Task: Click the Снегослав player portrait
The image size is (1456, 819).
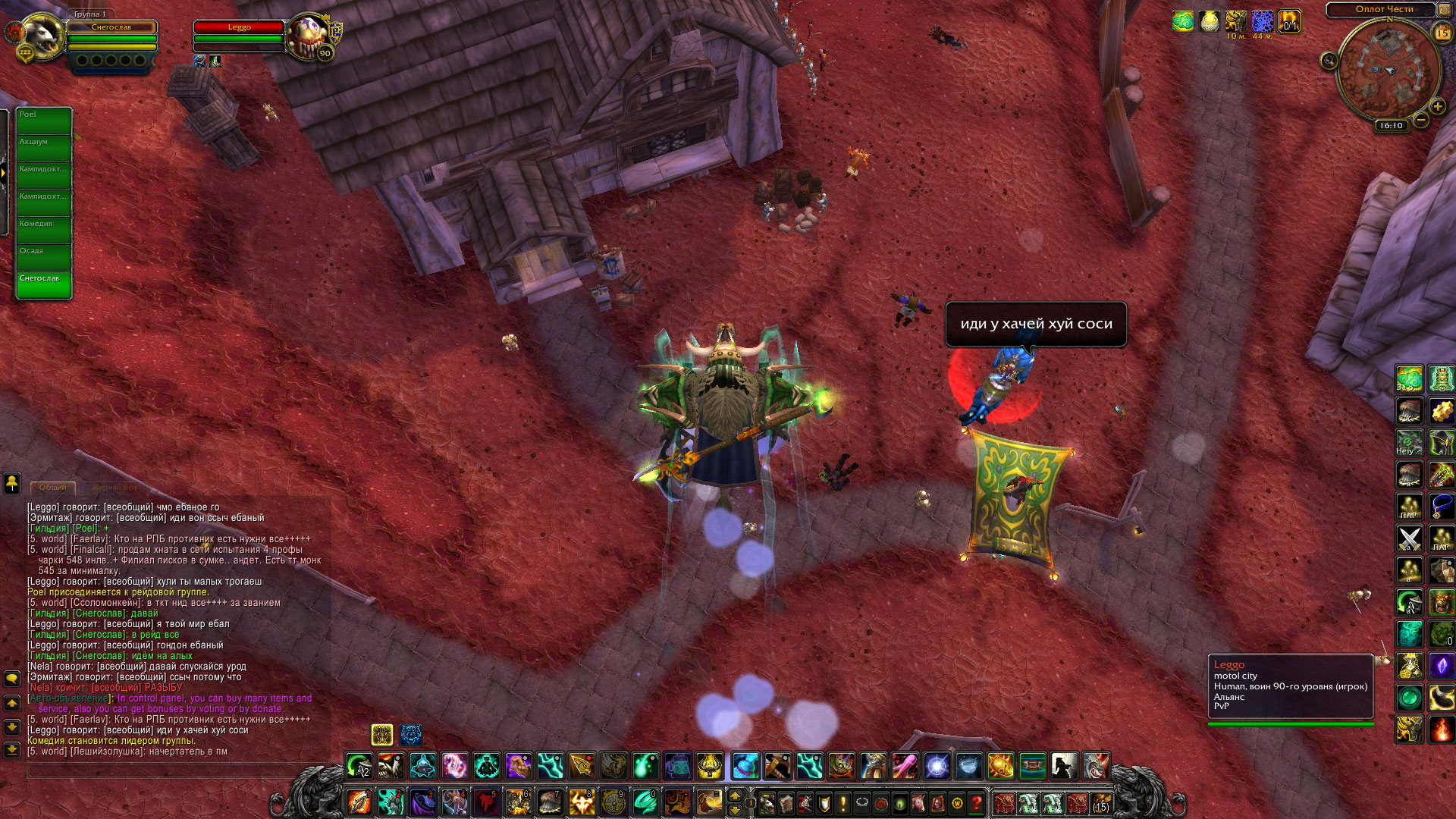Action: tap(42, 36)
